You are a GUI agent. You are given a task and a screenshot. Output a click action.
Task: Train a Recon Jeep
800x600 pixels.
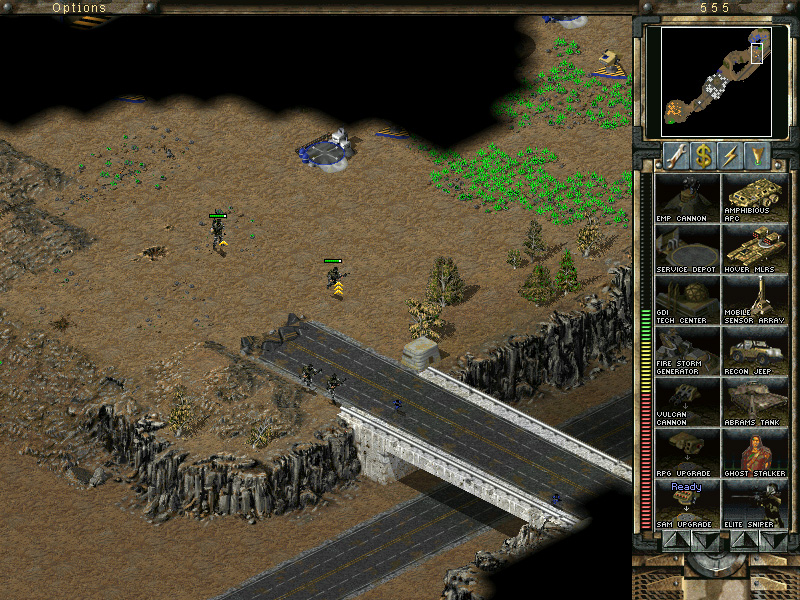point(754,351)
